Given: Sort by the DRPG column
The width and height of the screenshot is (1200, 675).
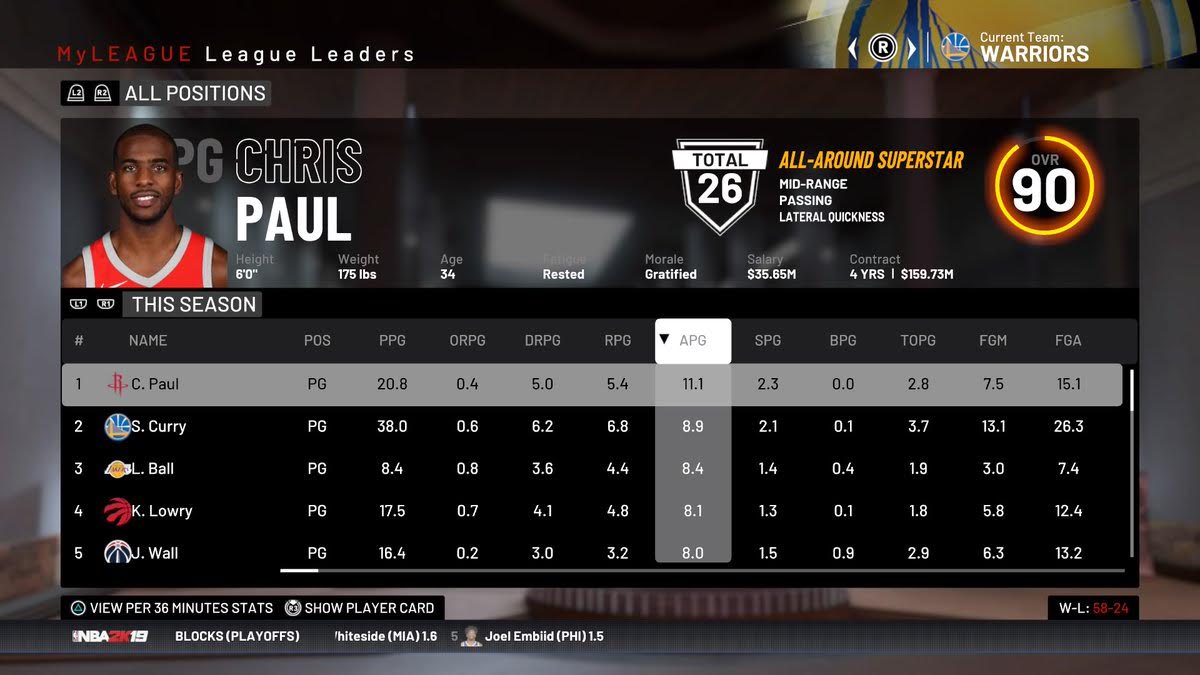Looking at the screenshot, I should [542, 340].
